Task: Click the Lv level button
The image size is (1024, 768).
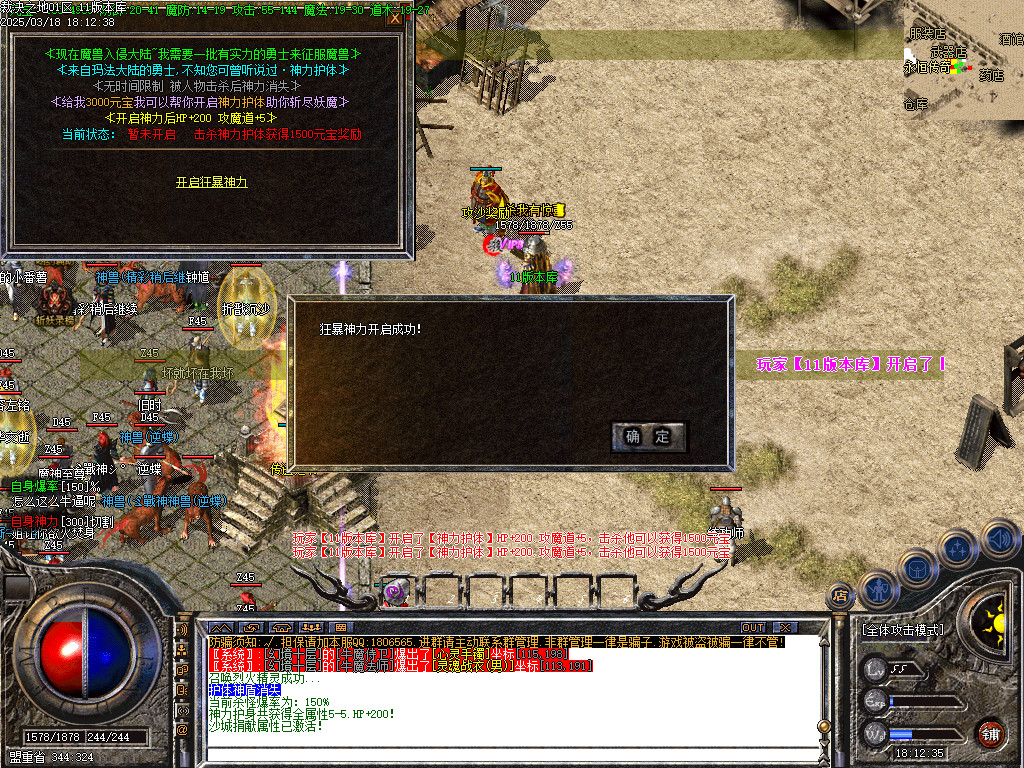Action: 876,669
